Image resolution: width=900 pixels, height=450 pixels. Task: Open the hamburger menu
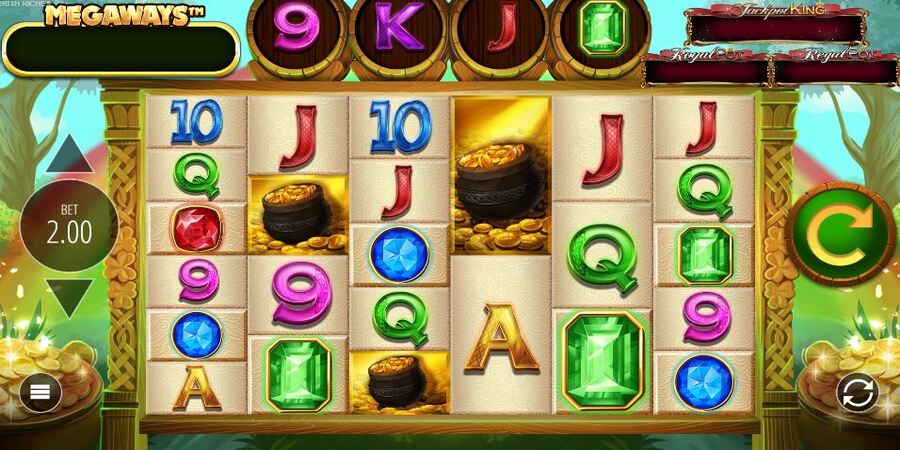[x=40, y=392]
